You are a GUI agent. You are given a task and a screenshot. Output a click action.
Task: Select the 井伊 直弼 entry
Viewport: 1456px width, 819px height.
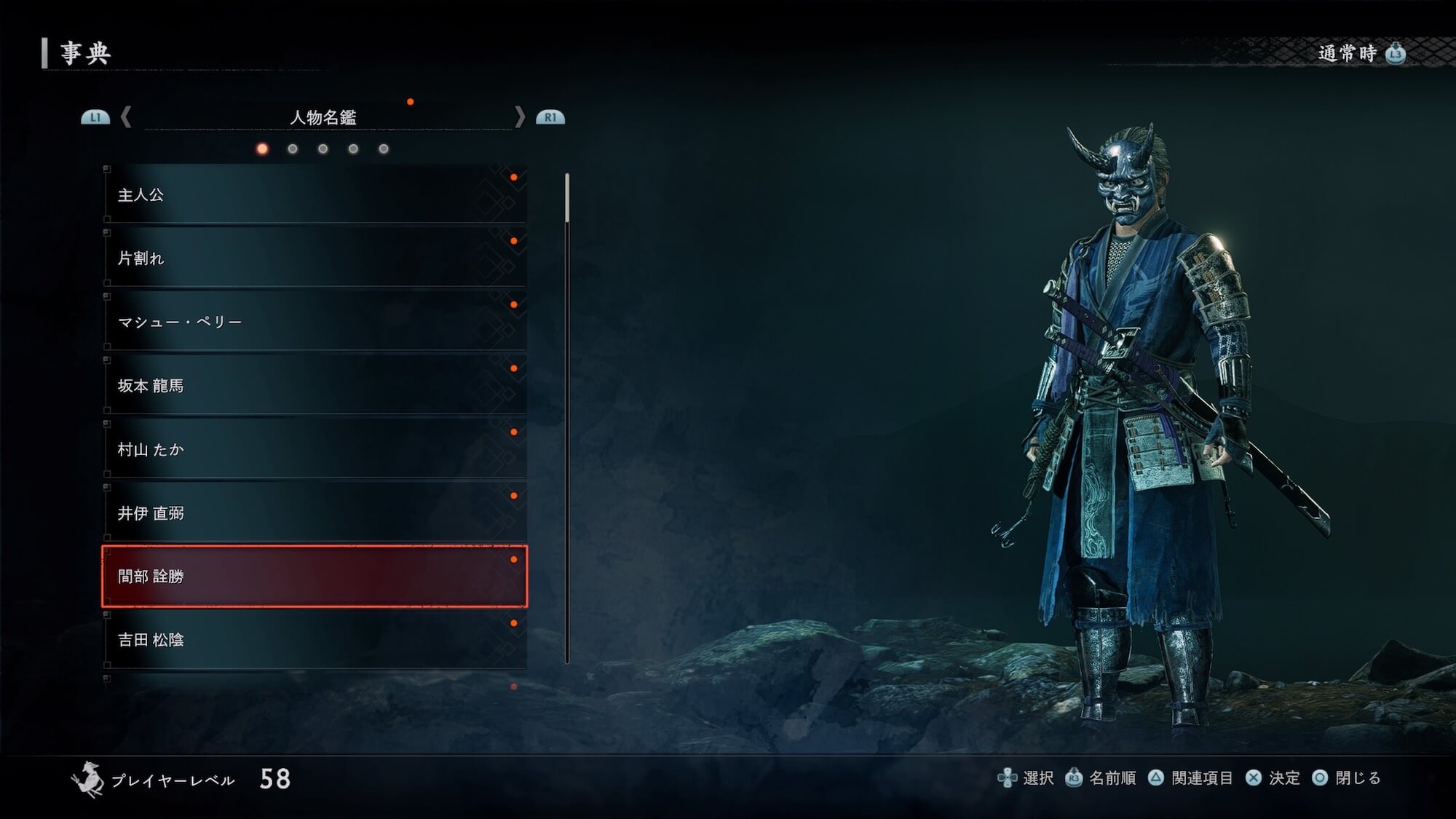pyautogui.click(x=314, y=513)
